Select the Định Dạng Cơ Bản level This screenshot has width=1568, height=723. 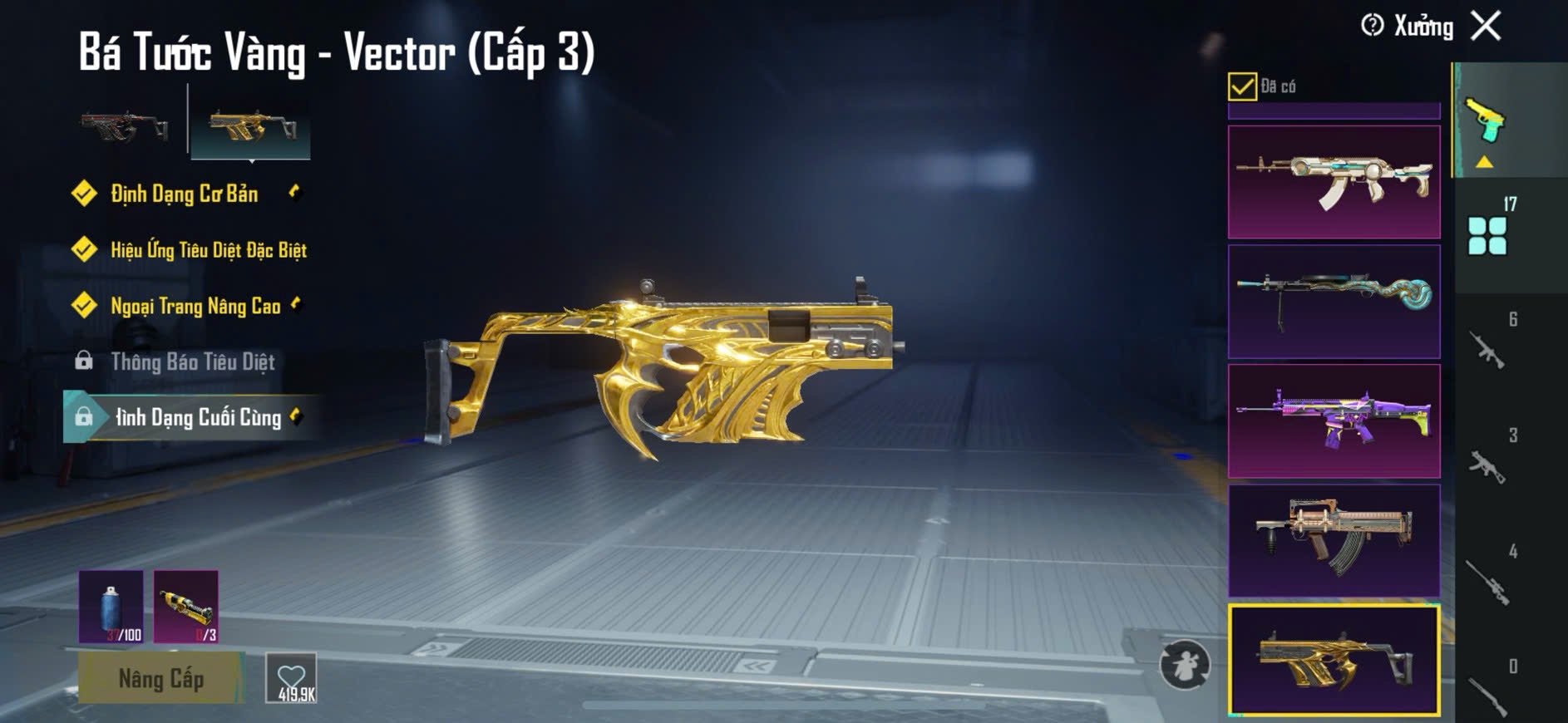pos(184,194)
